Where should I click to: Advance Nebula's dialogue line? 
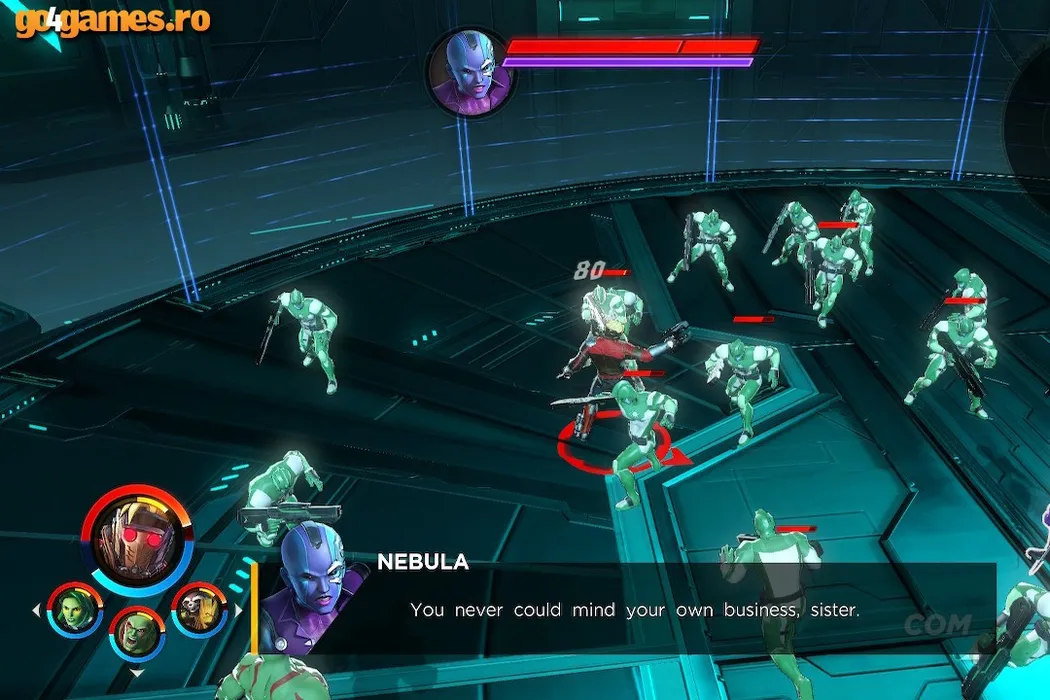(634, 609)
